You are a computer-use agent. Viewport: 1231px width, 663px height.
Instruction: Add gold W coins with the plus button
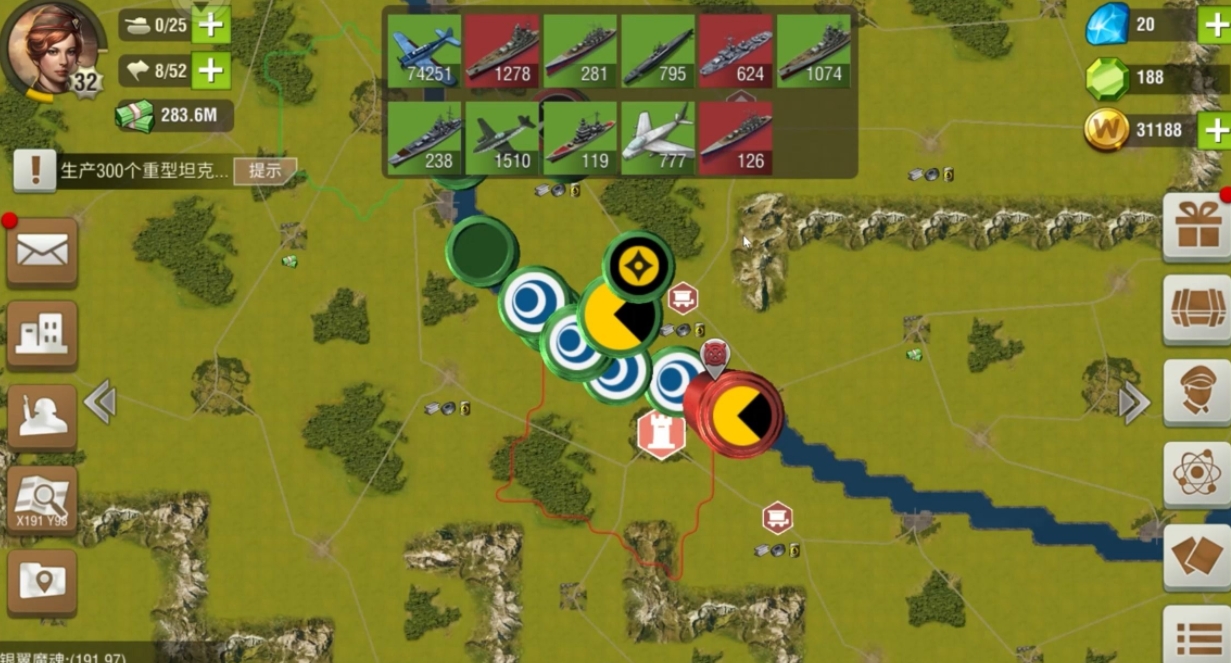[1214, 130]
